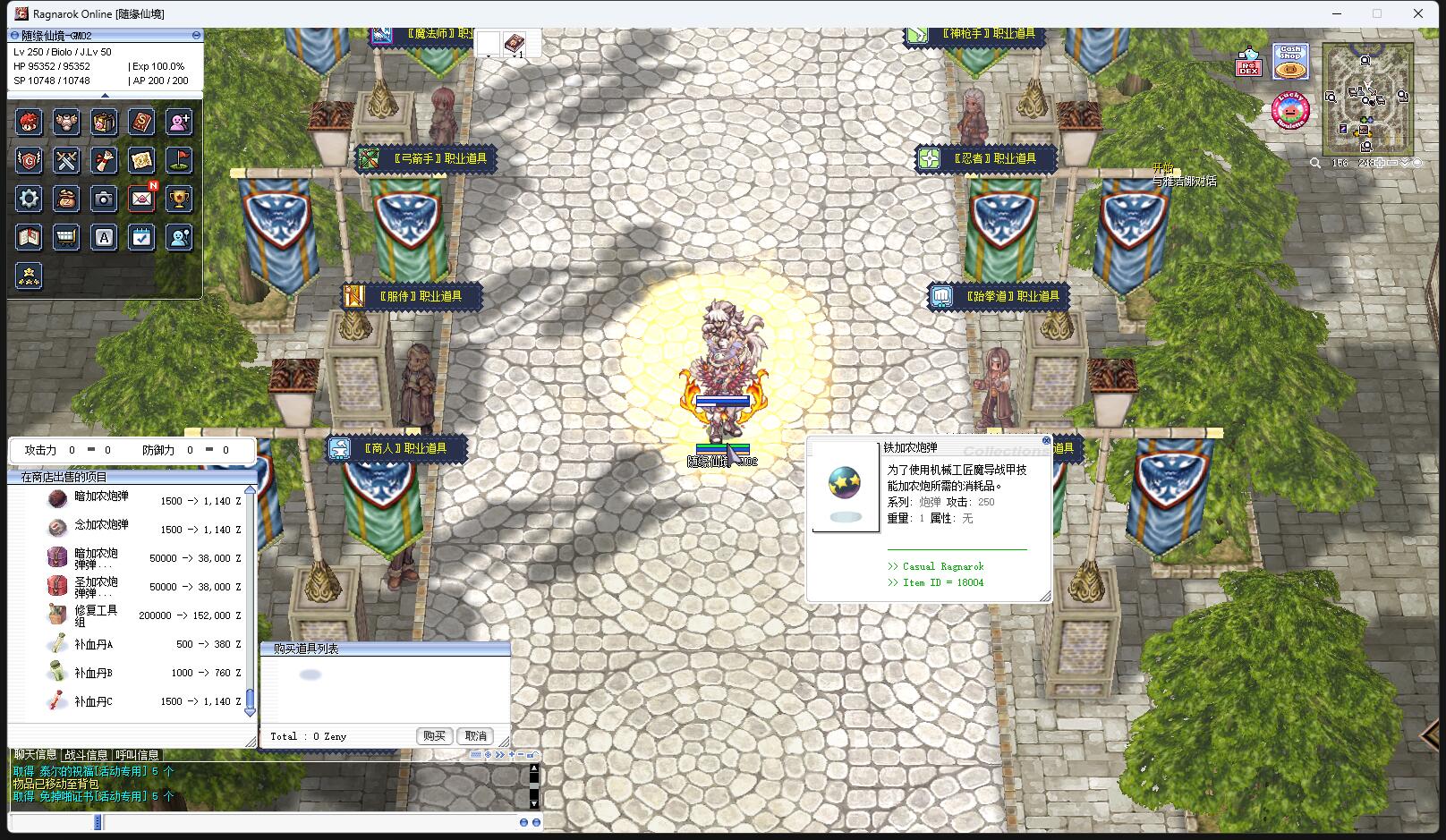Open the guild shield icon
Image resolution: width=1446 pixels, height=840 pixels.
29,160
